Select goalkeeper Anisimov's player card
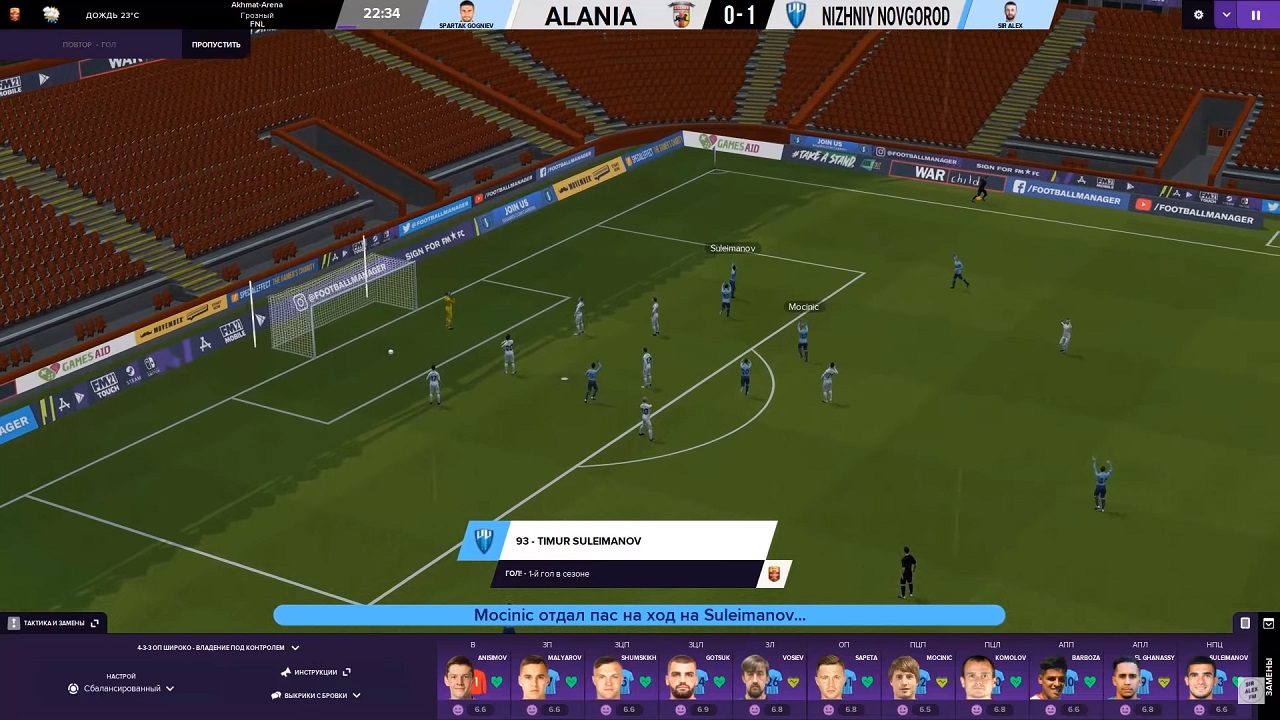1280x720 pixels. point(473,680)
